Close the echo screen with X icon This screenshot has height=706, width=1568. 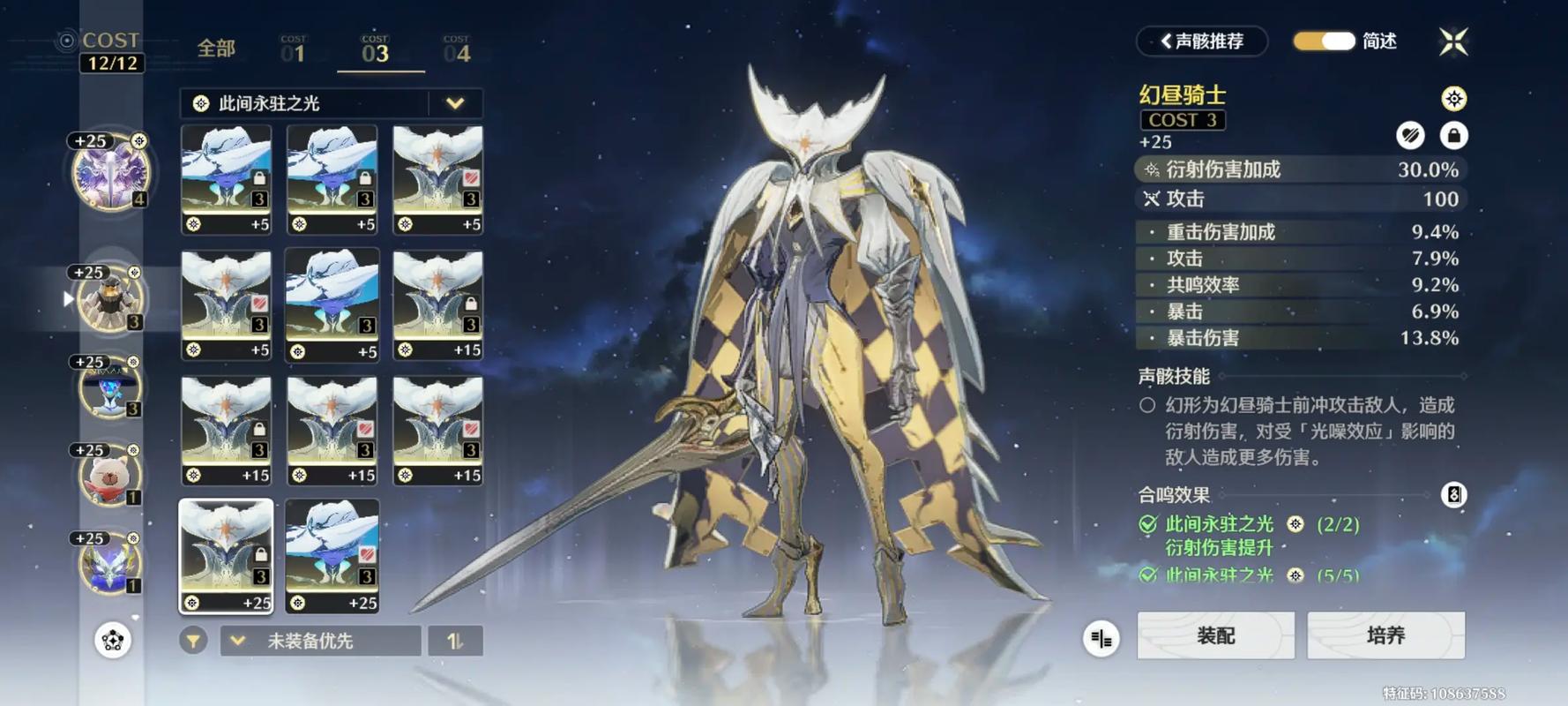pos(1453,41)
